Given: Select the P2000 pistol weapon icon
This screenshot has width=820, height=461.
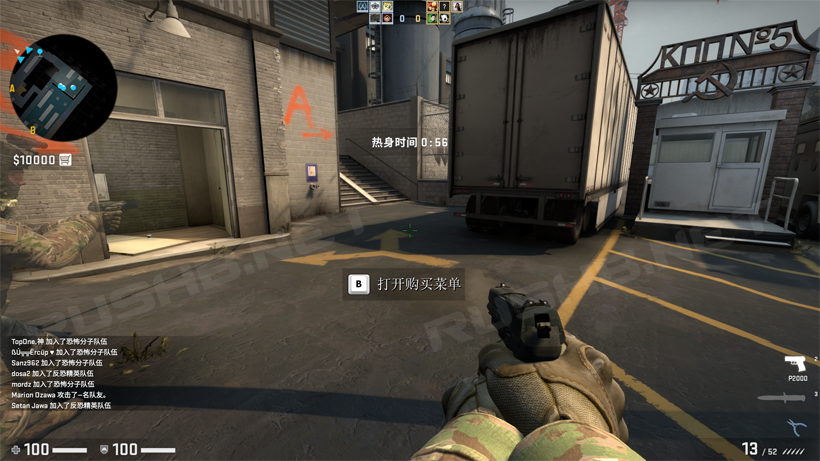Looking at the screenshot, I should point(796,364).
